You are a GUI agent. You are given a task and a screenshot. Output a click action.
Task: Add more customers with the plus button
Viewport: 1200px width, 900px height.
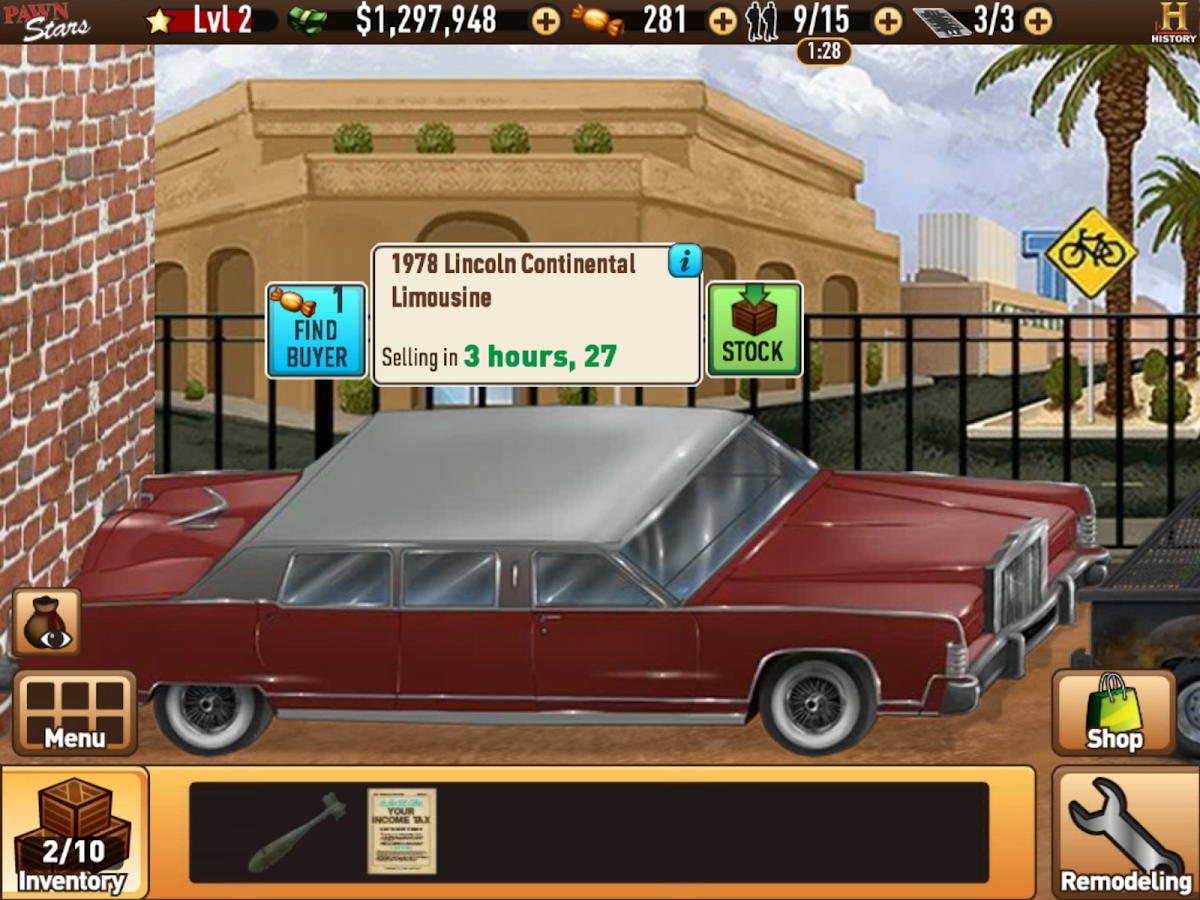[x=888, y=20]
